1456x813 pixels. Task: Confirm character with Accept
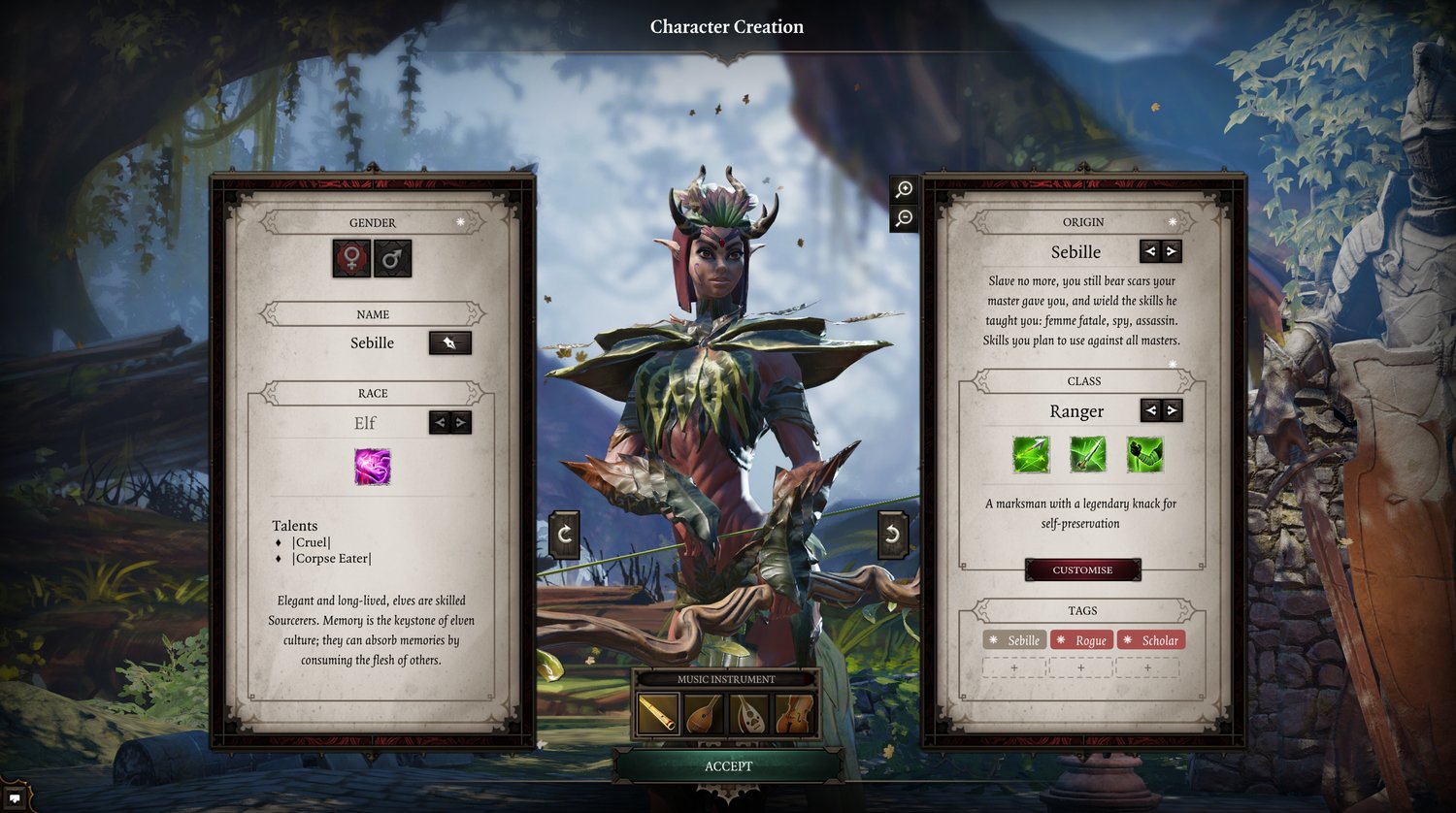pos(728,765)
